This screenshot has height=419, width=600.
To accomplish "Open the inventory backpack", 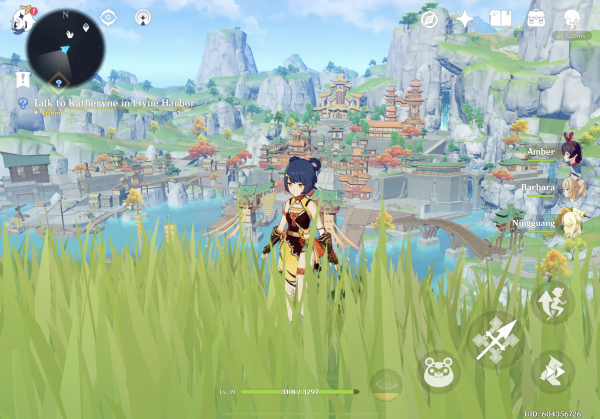I will (x=536, y=19).
